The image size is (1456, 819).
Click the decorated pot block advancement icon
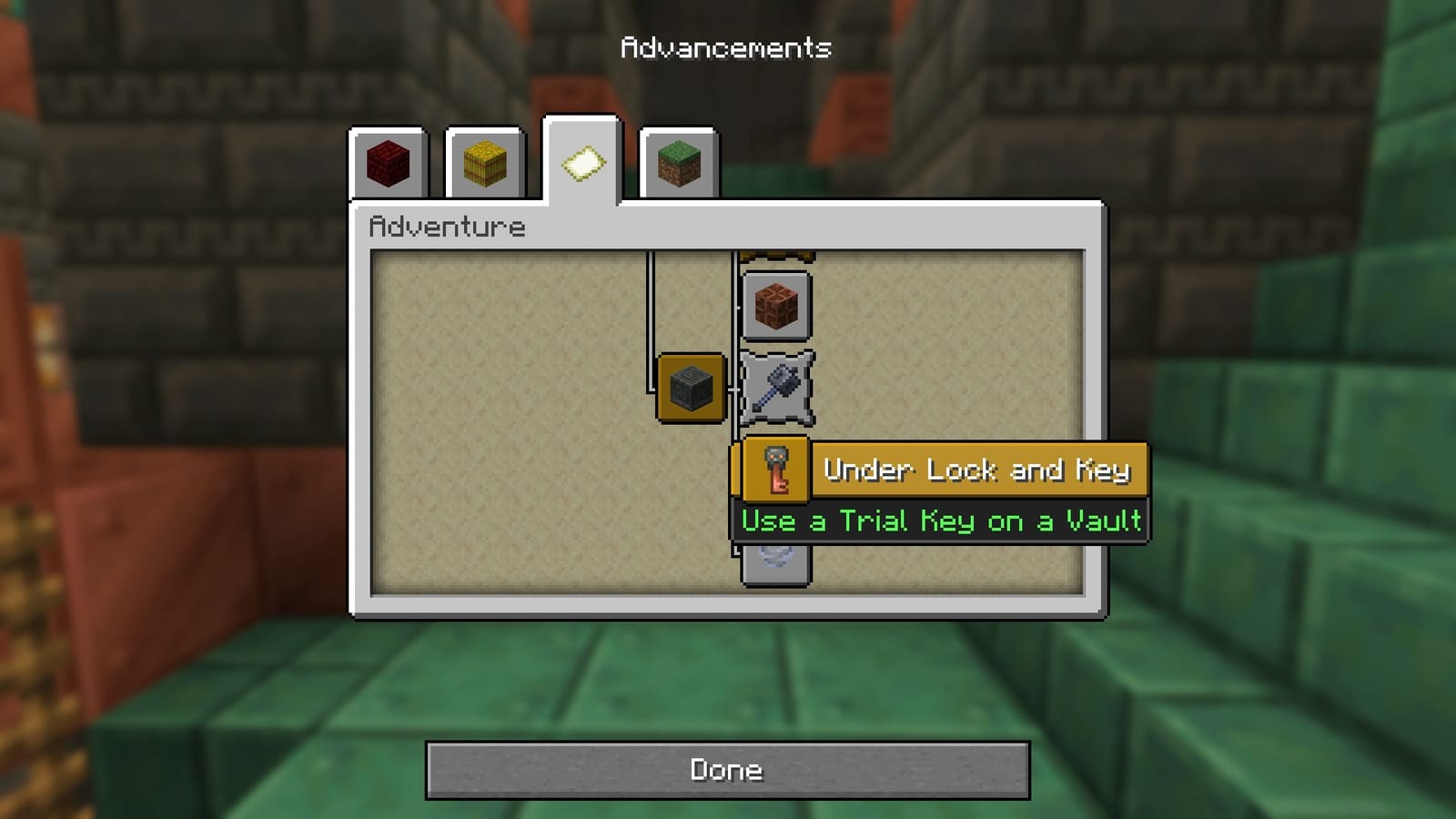click(x=776, y=303)
